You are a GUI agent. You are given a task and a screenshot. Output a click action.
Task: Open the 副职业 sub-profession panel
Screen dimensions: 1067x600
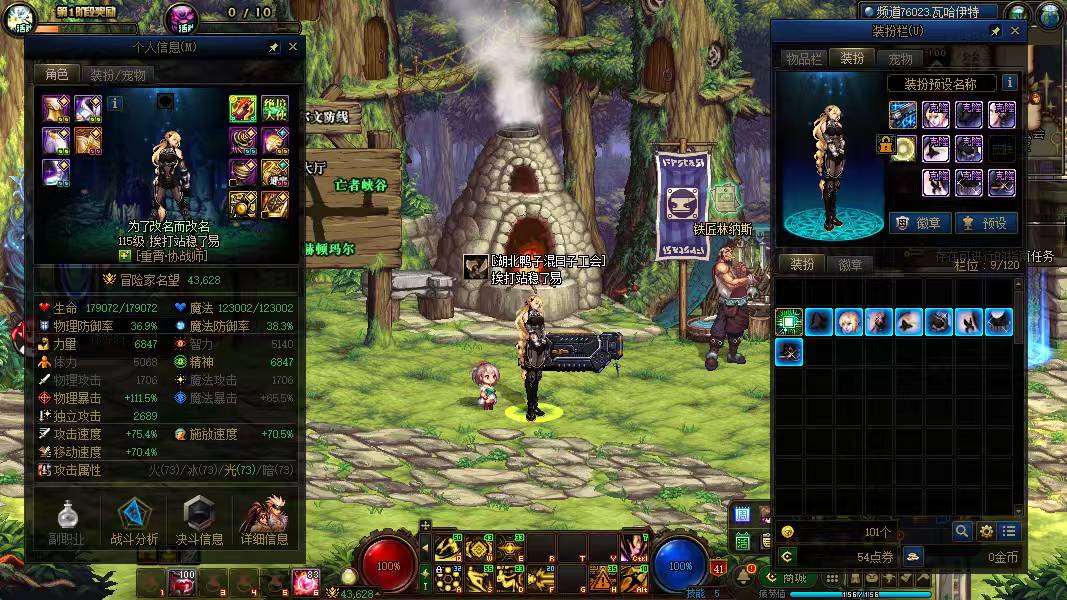[67, 521]
